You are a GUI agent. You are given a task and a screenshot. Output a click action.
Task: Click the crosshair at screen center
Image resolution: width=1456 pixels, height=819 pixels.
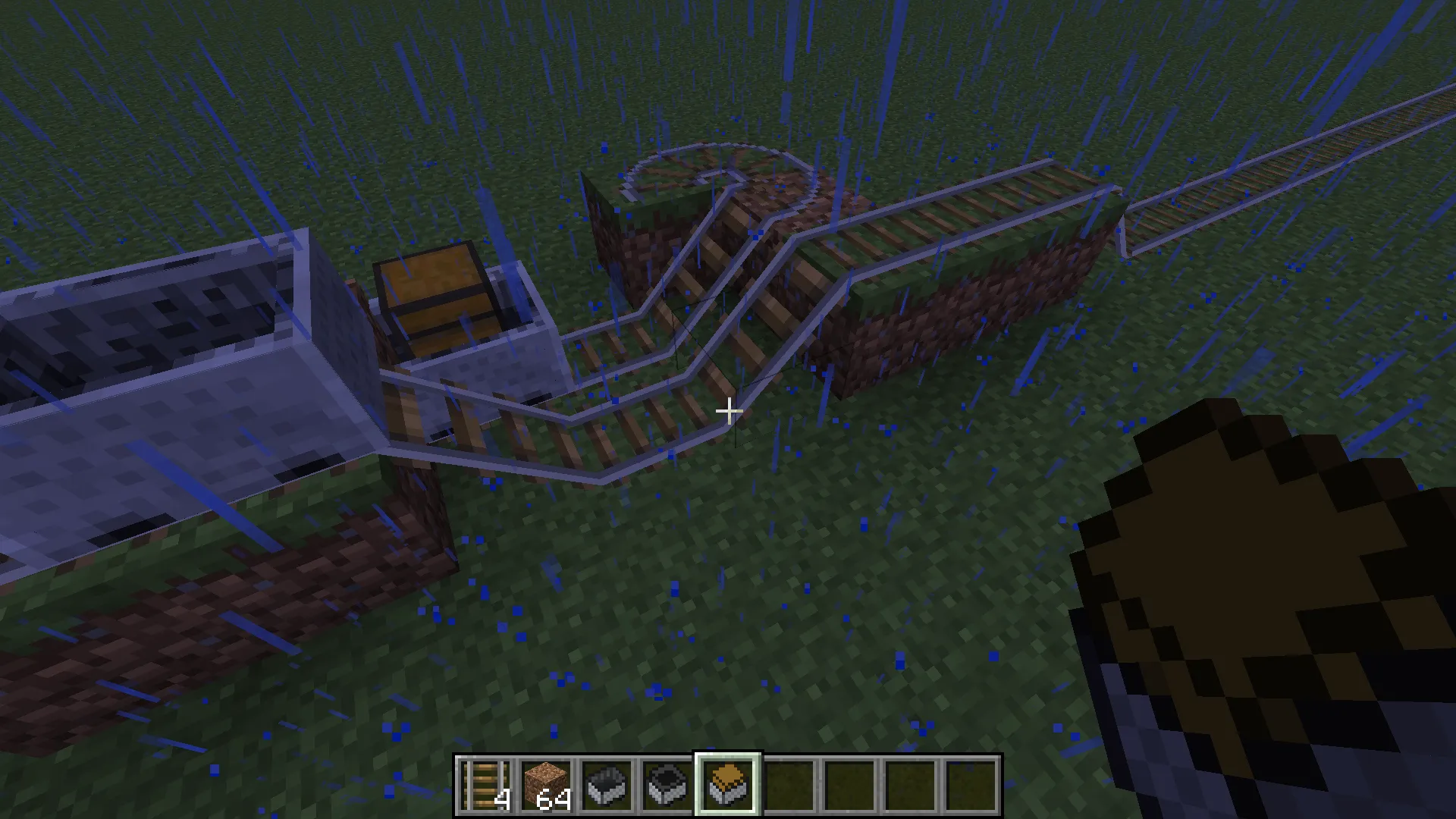(x=728, y=409)
